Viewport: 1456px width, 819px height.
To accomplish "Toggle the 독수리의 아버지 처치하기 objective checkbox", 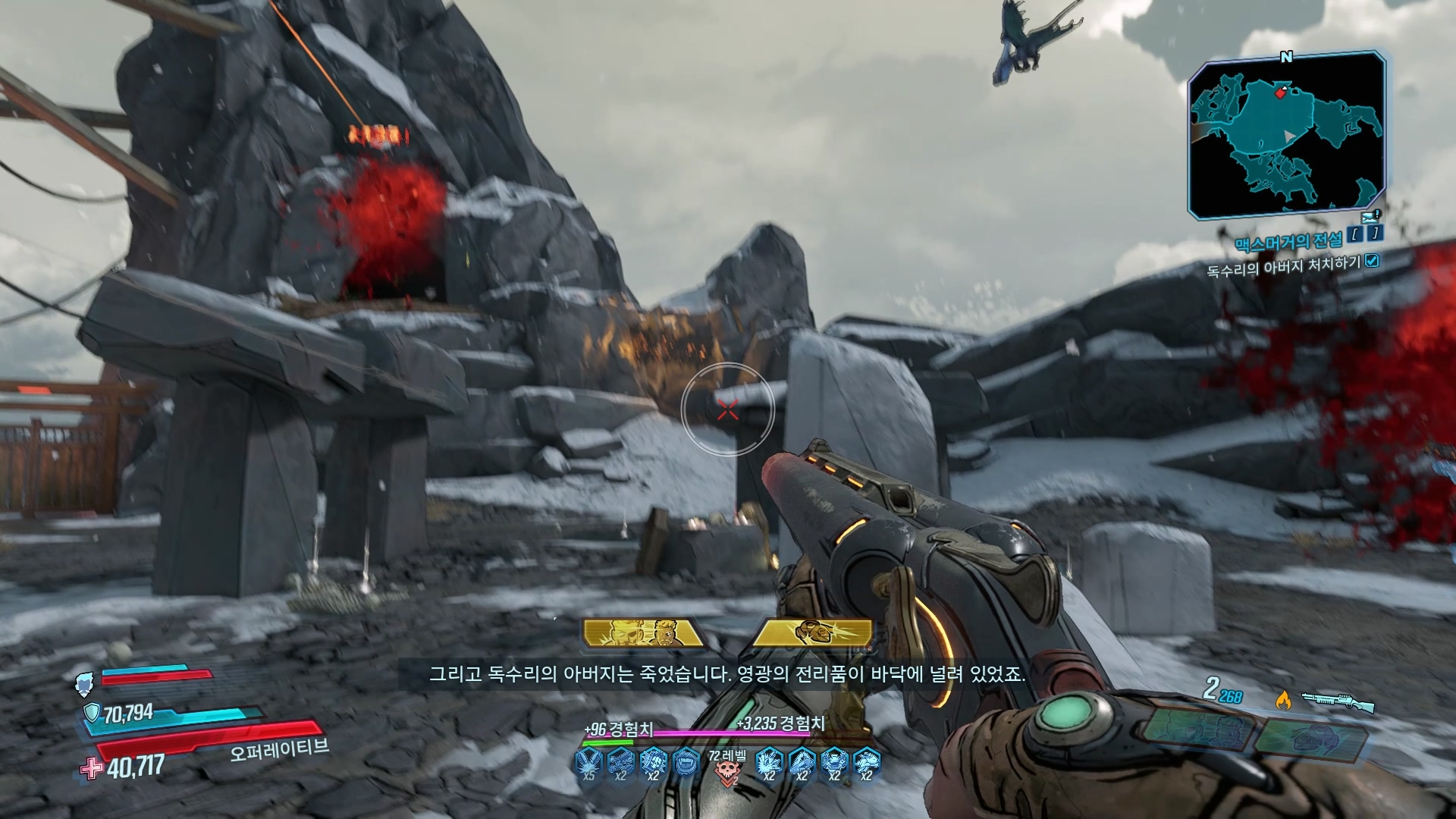I will point(1371,261).
